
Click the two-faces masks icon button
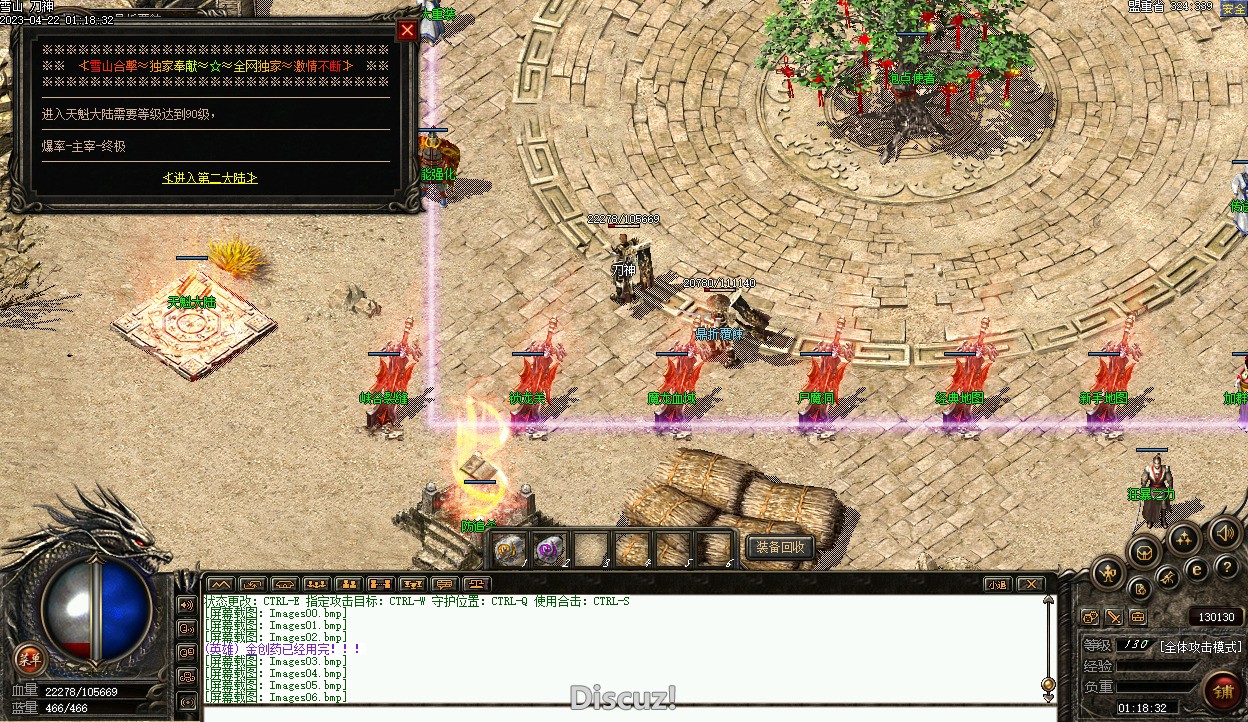pos(1090,617)
